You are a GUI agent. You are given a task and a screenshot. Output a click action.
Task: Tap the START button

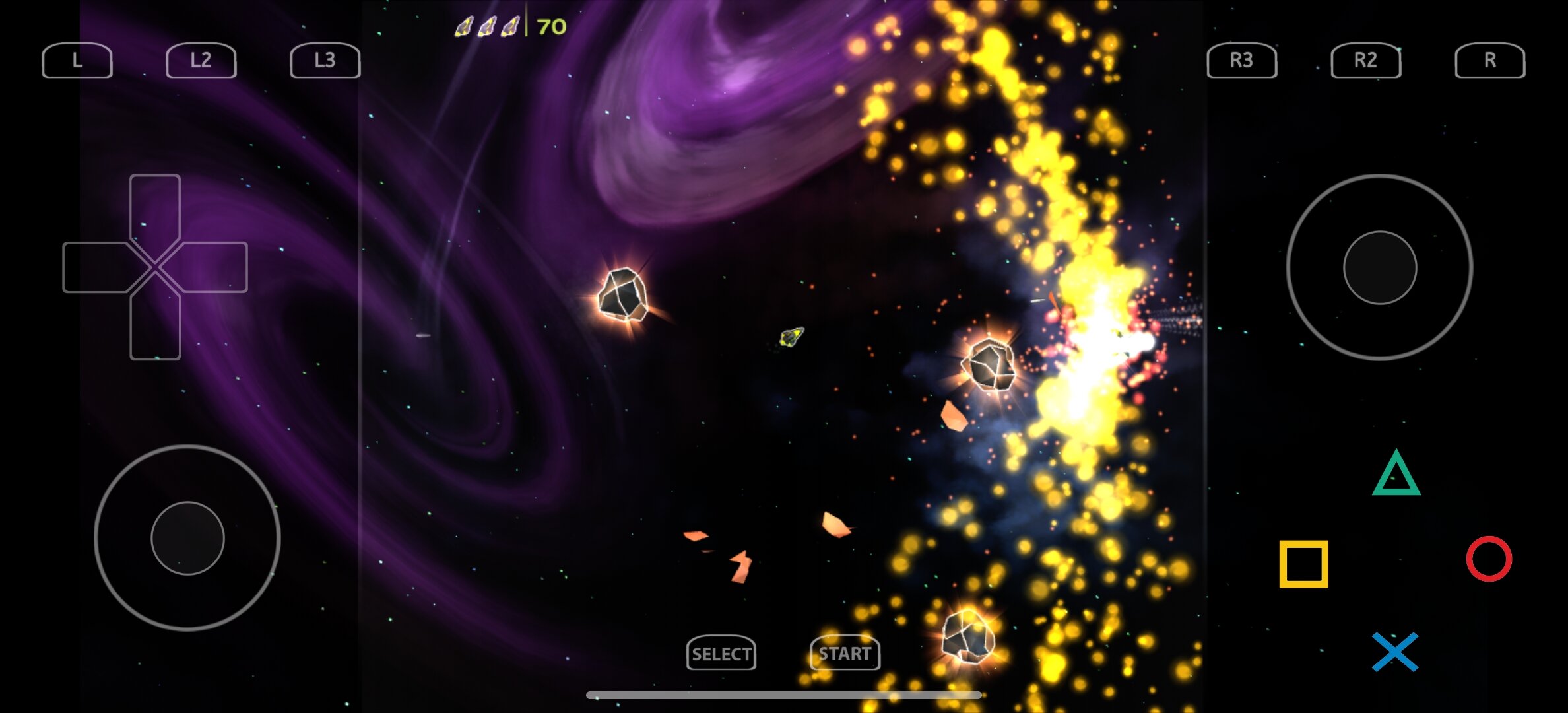pyautogui.click(x=845, y=654)
